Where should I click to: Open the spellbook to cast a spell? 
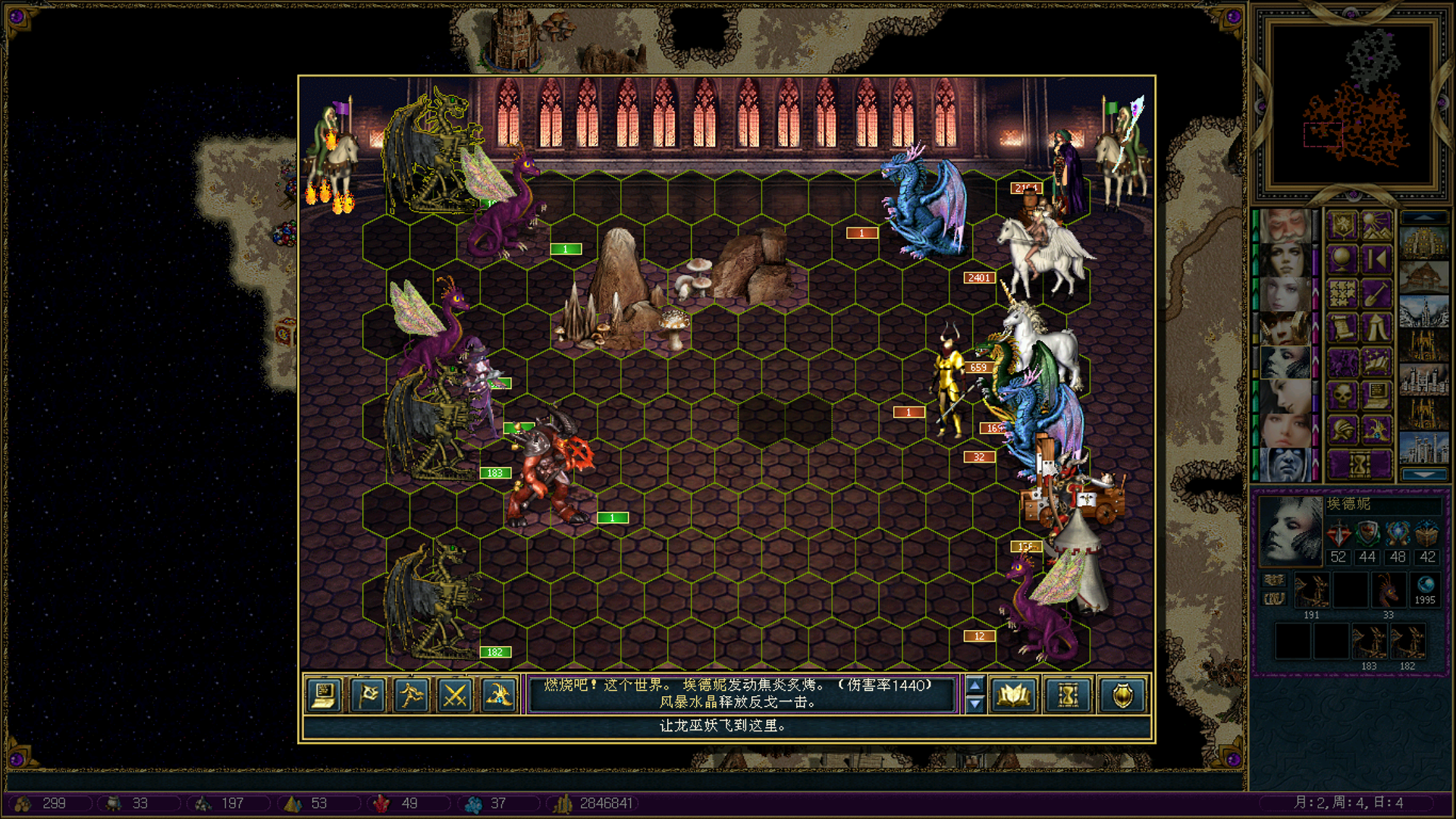(x=1014, y=695)
